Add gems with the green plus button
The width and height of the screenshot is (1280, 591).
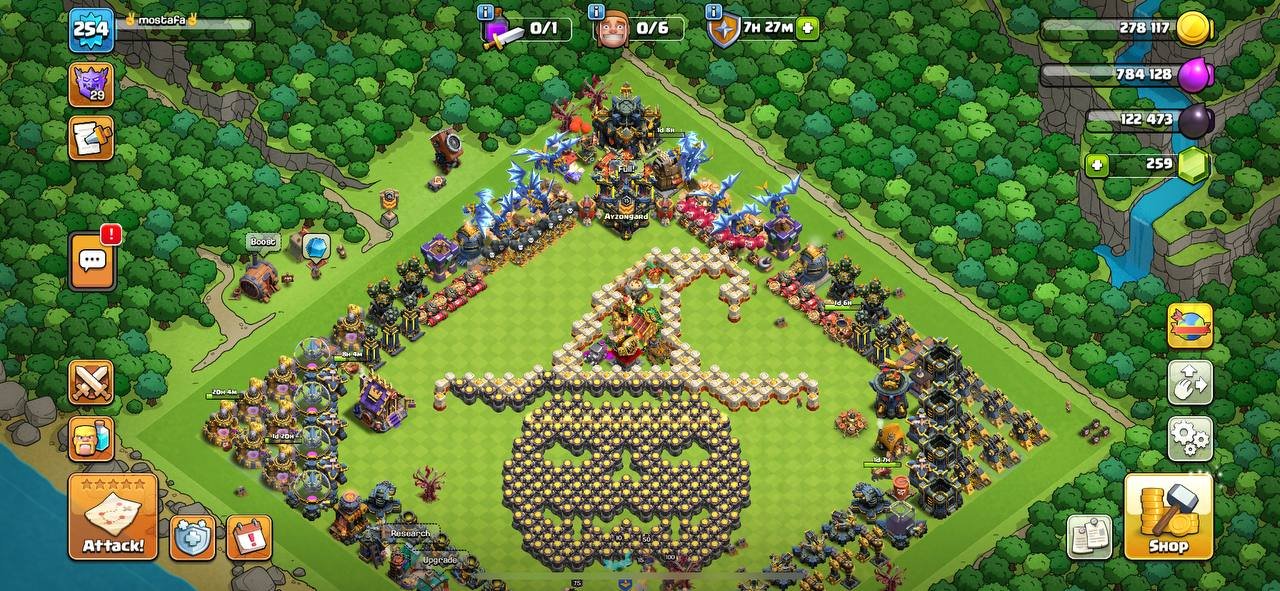tap(1098, 165)
